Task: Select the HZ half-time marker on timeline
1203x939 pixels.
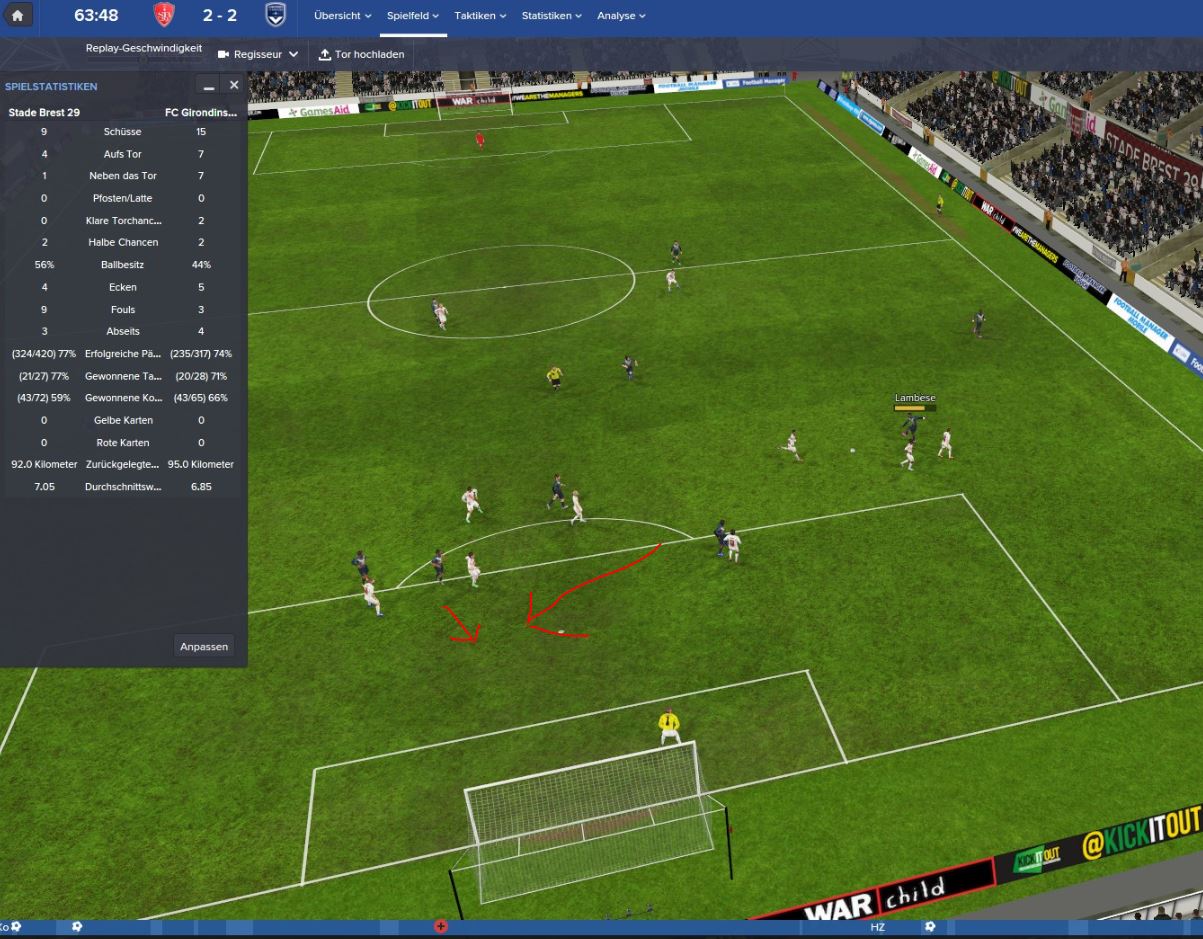Action: click(877, 928)
